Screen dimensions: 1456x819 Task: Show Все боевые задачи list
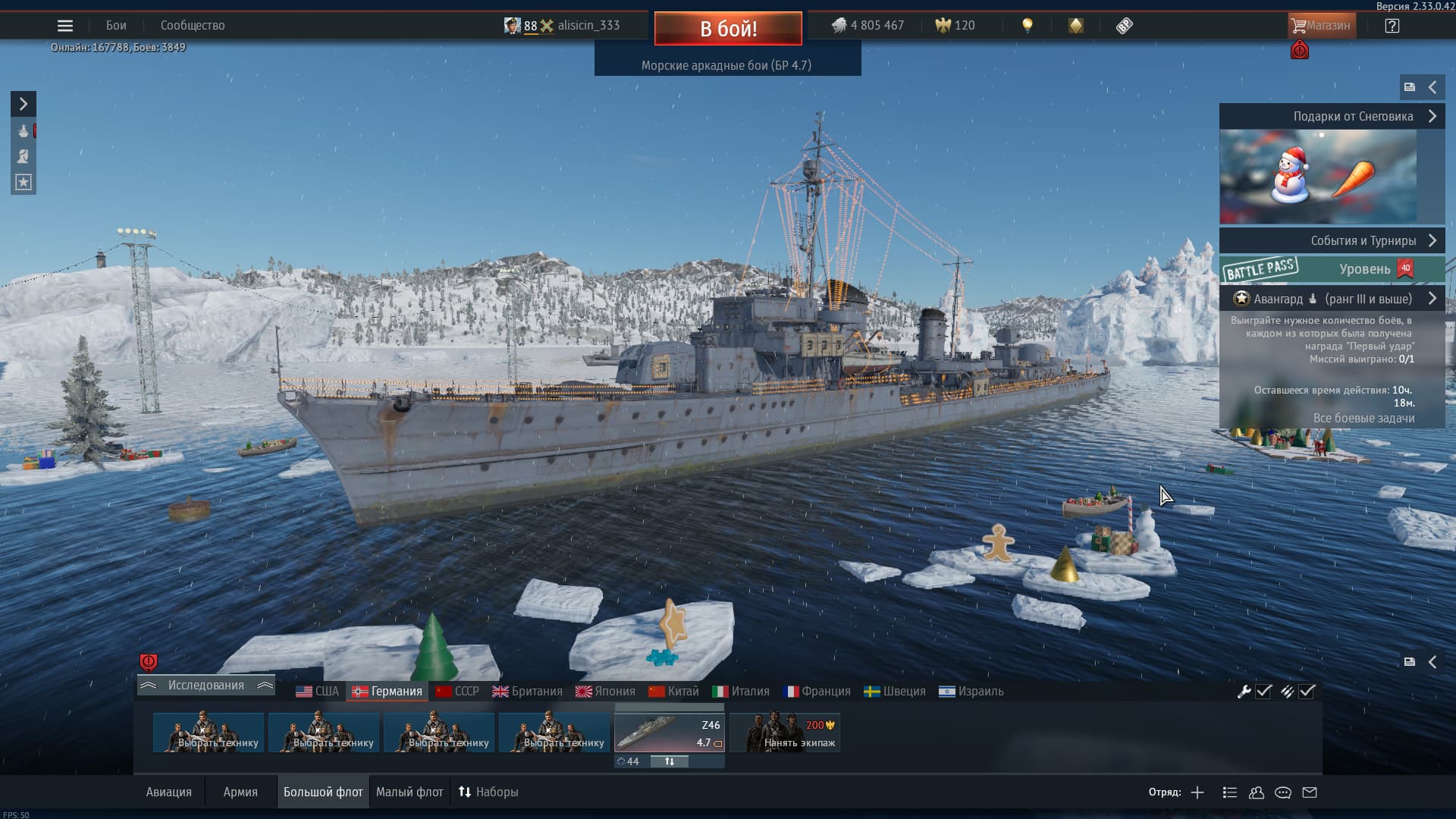1363,419
